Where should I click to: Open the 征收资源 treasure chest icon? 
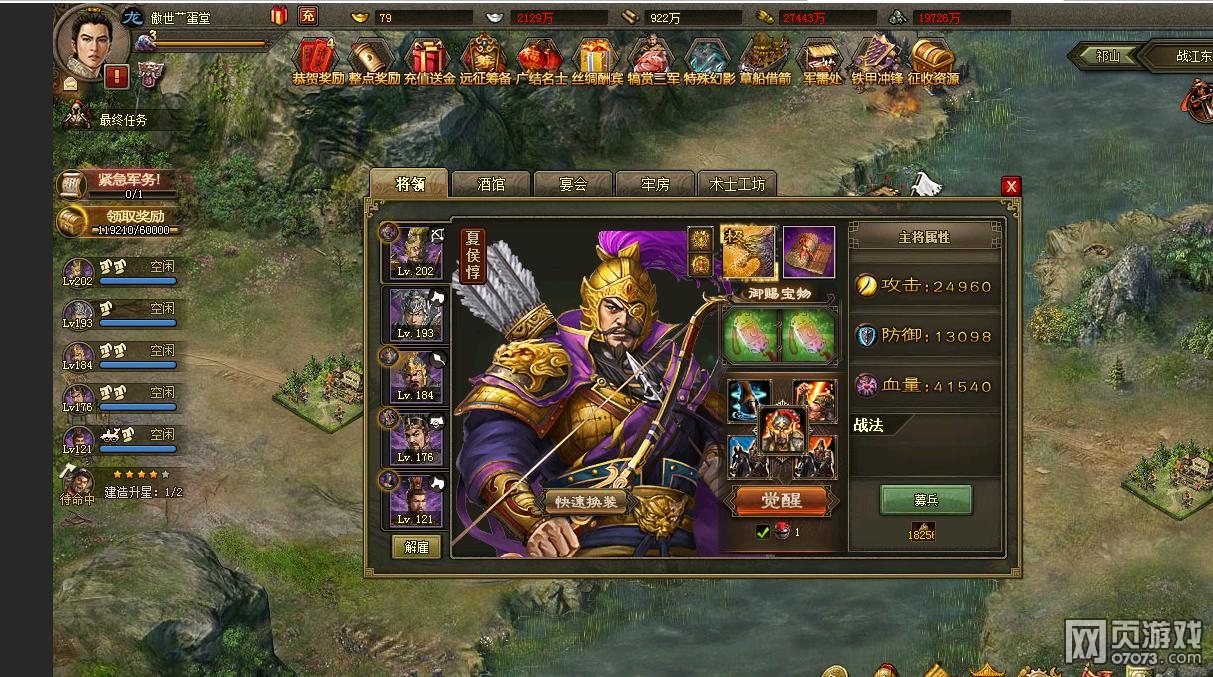pos(933,61)
